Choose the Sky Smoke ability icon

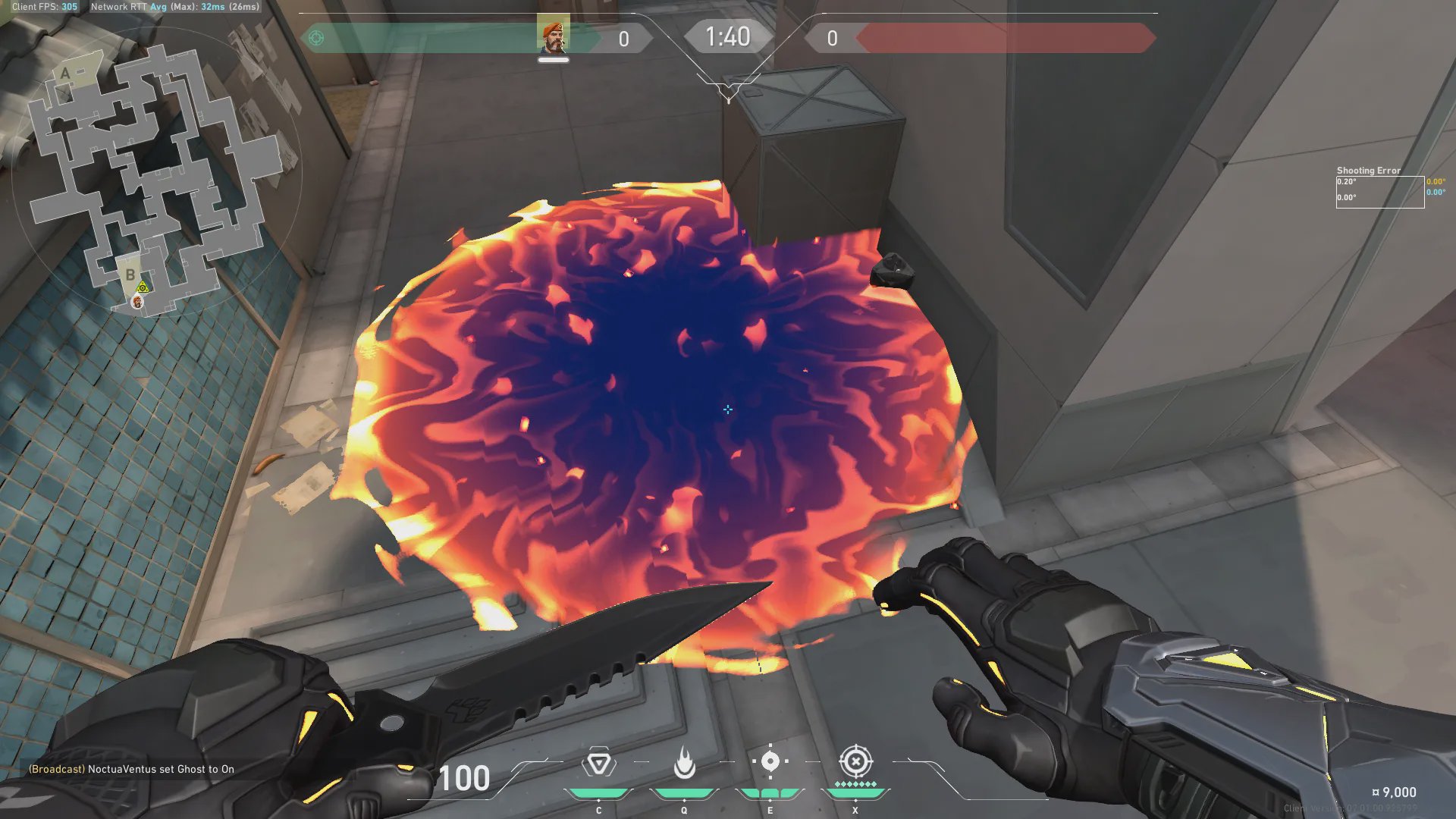(x=770, y=761)
